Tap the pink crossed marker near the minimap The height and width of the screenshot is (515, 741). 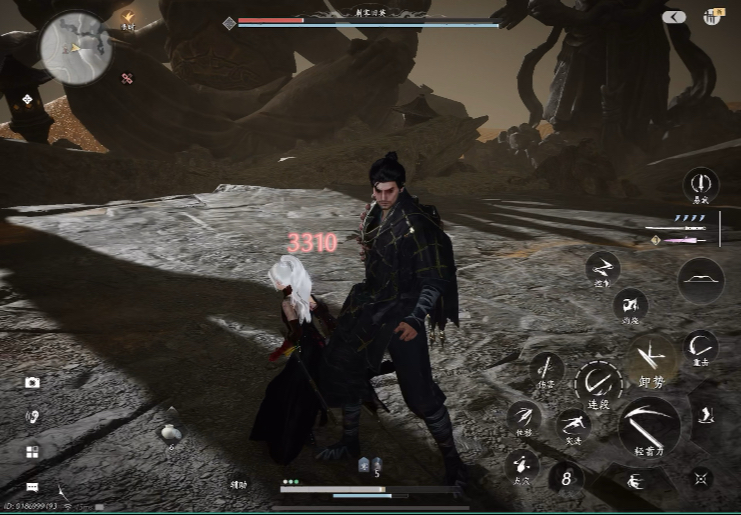127,78
